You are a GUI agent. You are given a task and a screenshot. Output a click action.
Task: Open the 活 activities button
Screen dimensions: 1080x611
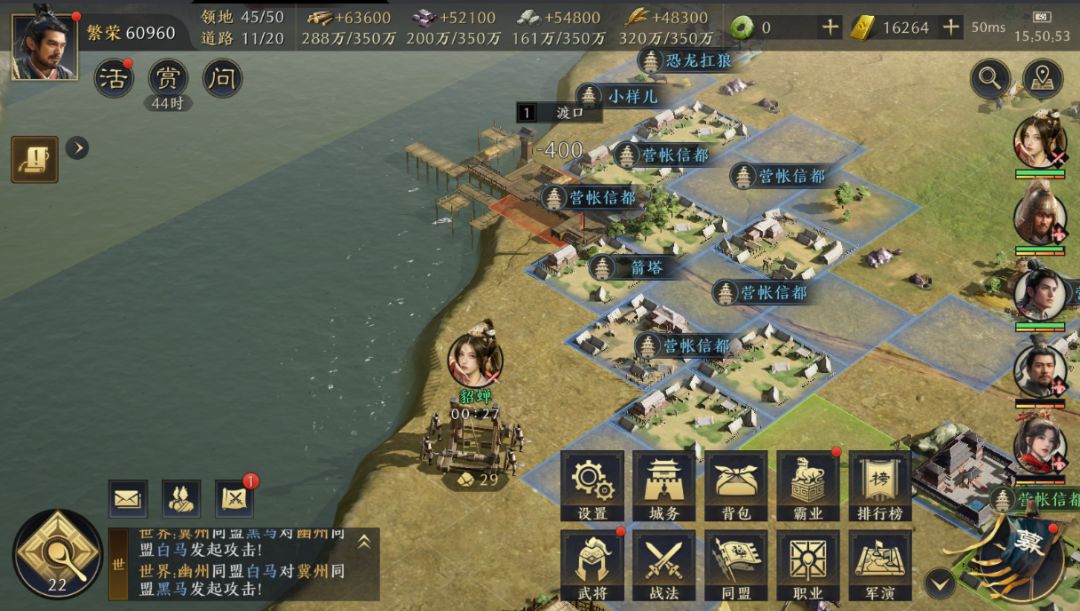click(114, 78)
